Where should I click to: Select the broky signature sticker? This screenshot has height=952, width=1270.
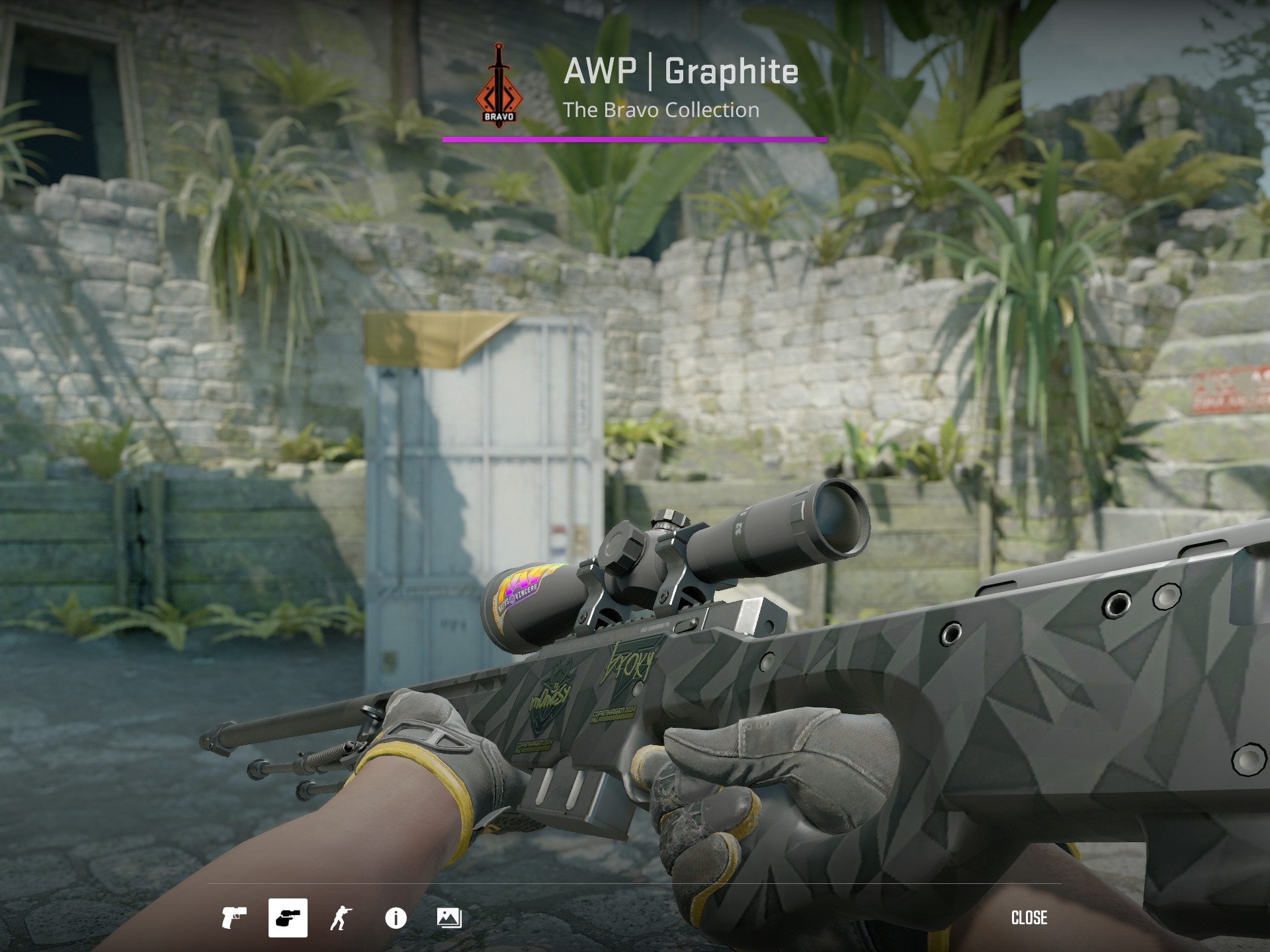tap(627, 661)
